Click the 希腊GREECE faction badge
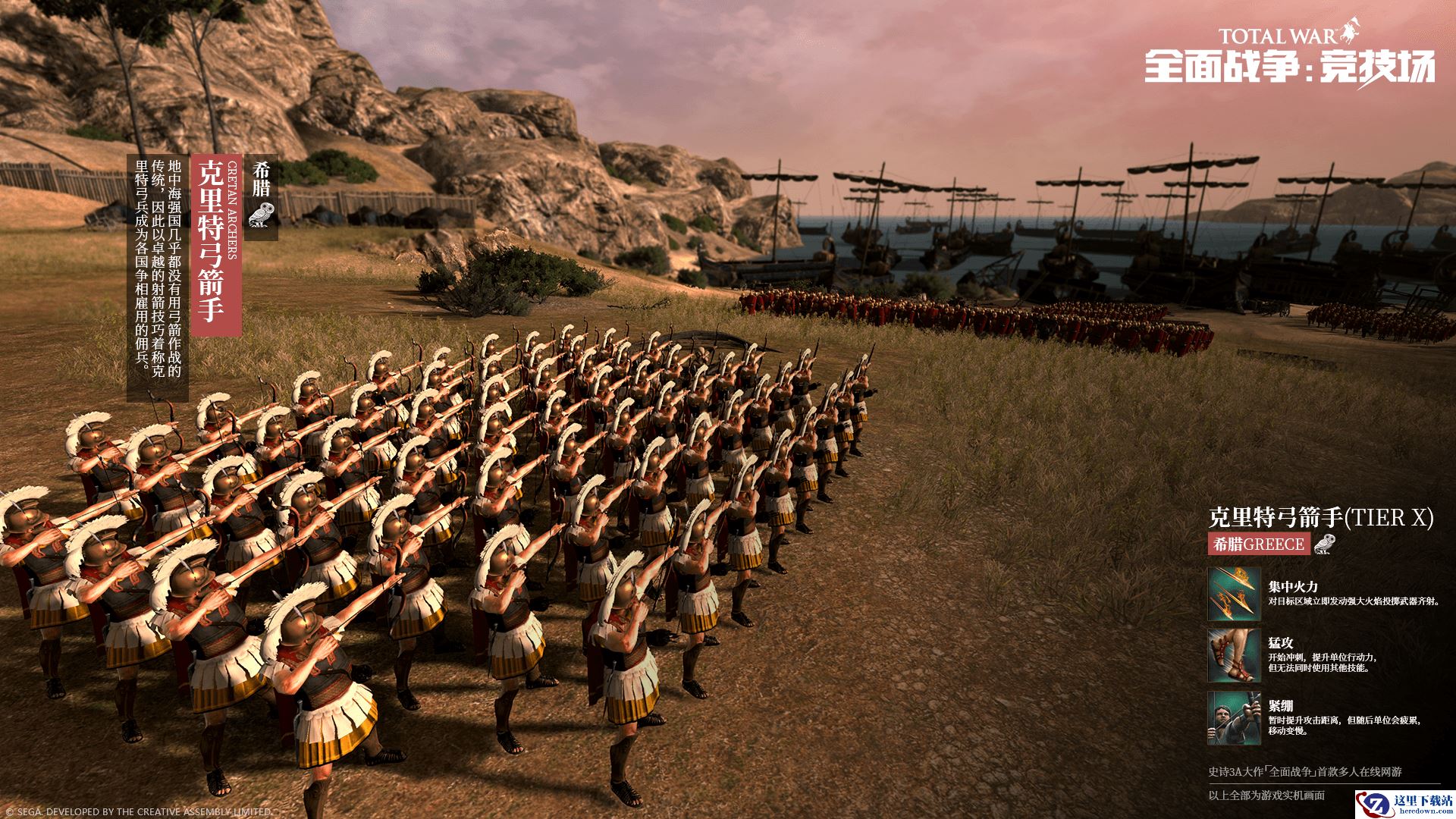Screen dimensions: 1456x819 pyautogui.click(x=1259, y=544)
